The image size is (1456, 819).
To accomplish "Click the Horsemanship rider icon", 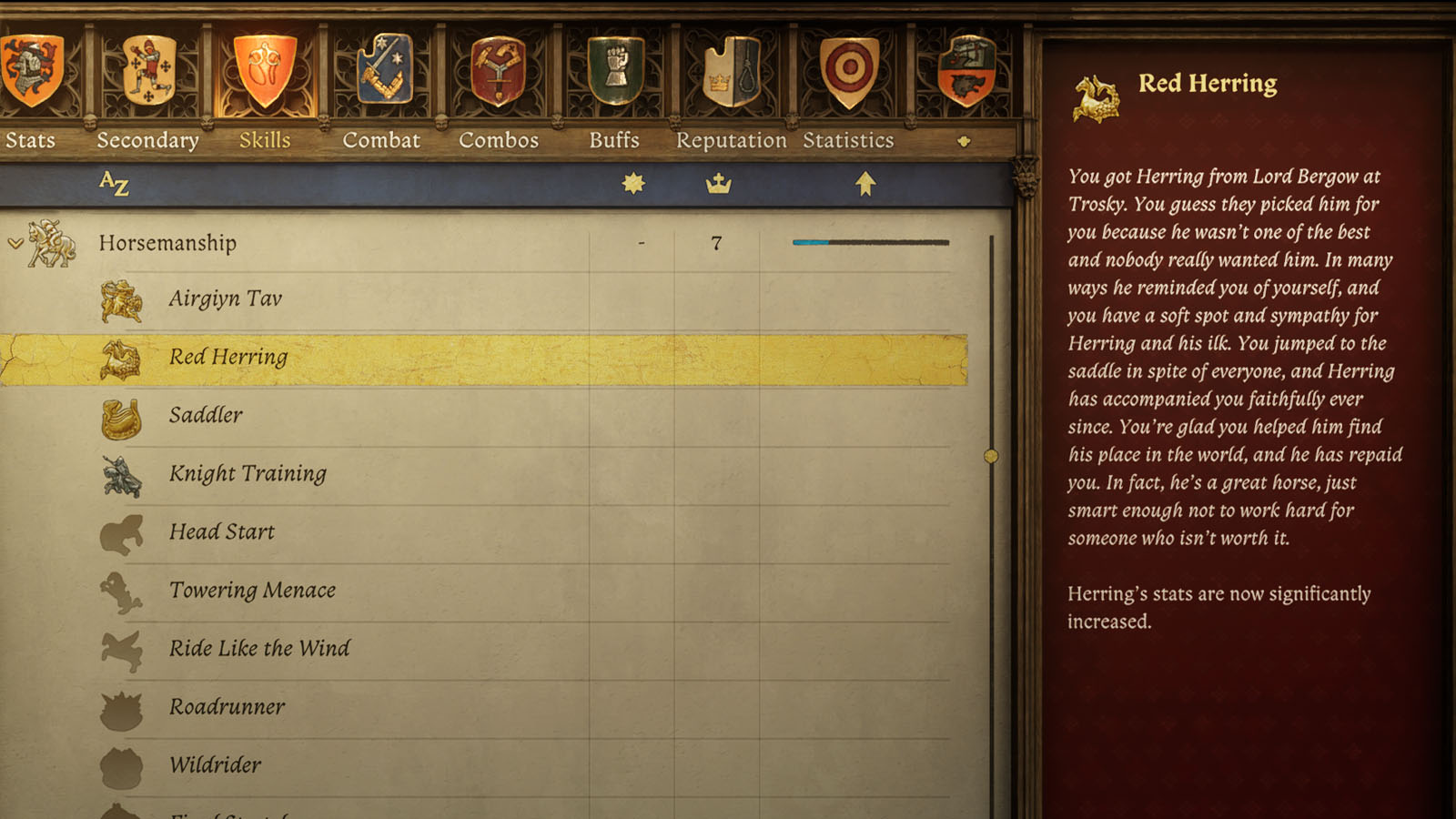I will coord(50,244).
